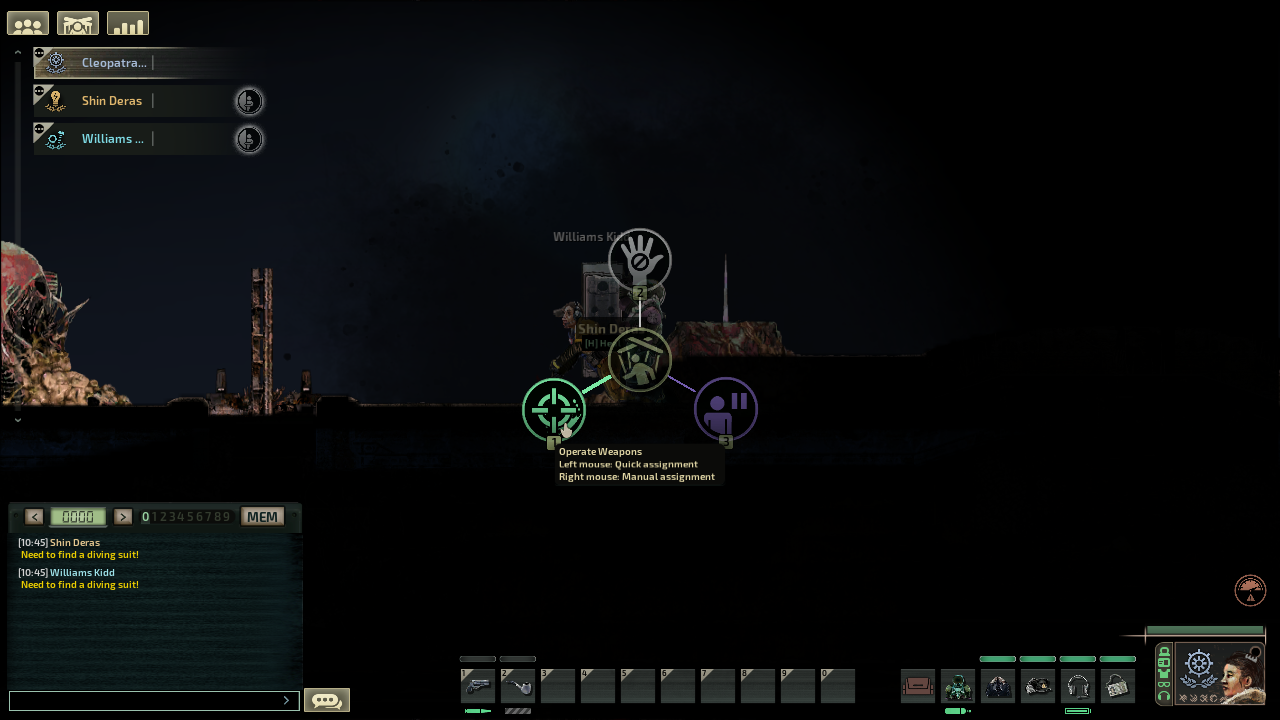Select the hand-shaped clear command icon

(639, 259)
